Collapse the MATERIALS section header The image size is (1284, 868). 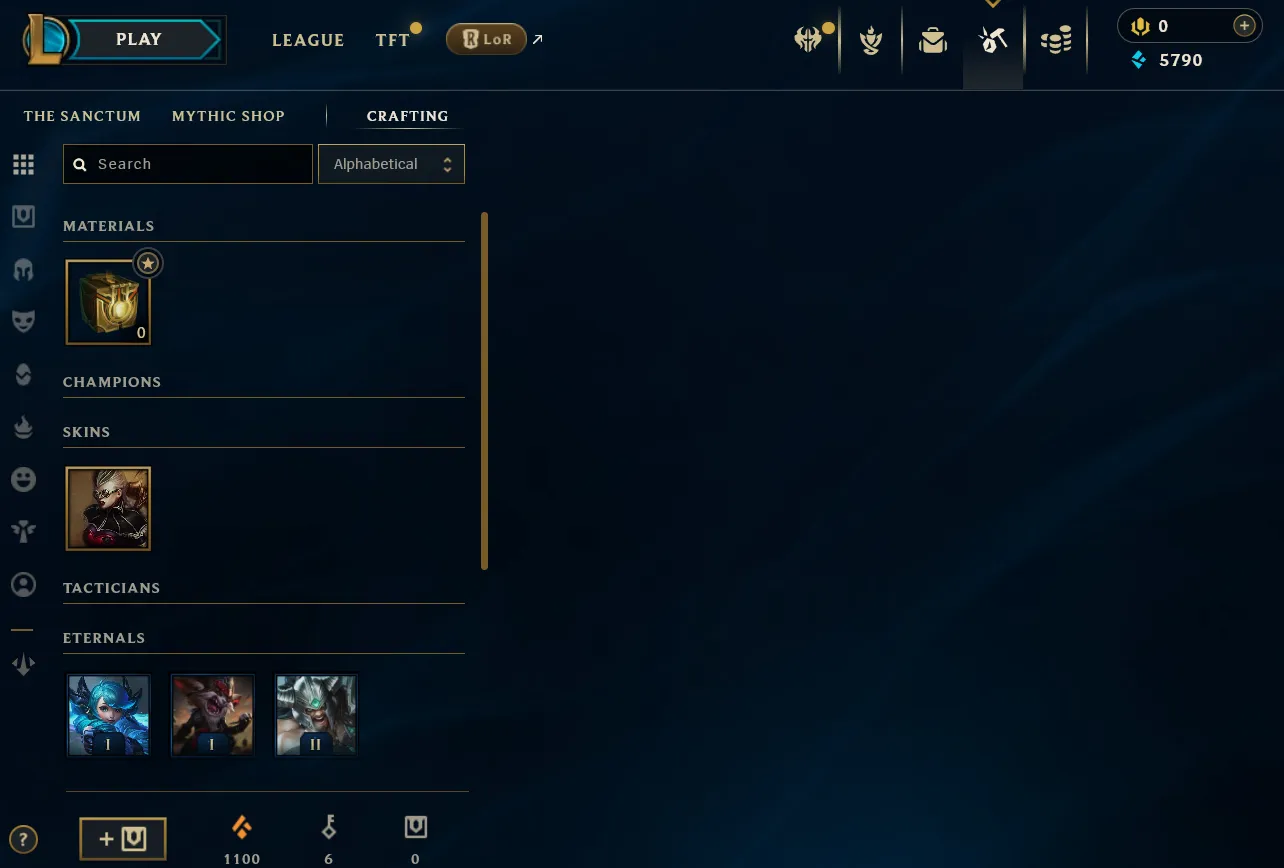click(108, 226)
